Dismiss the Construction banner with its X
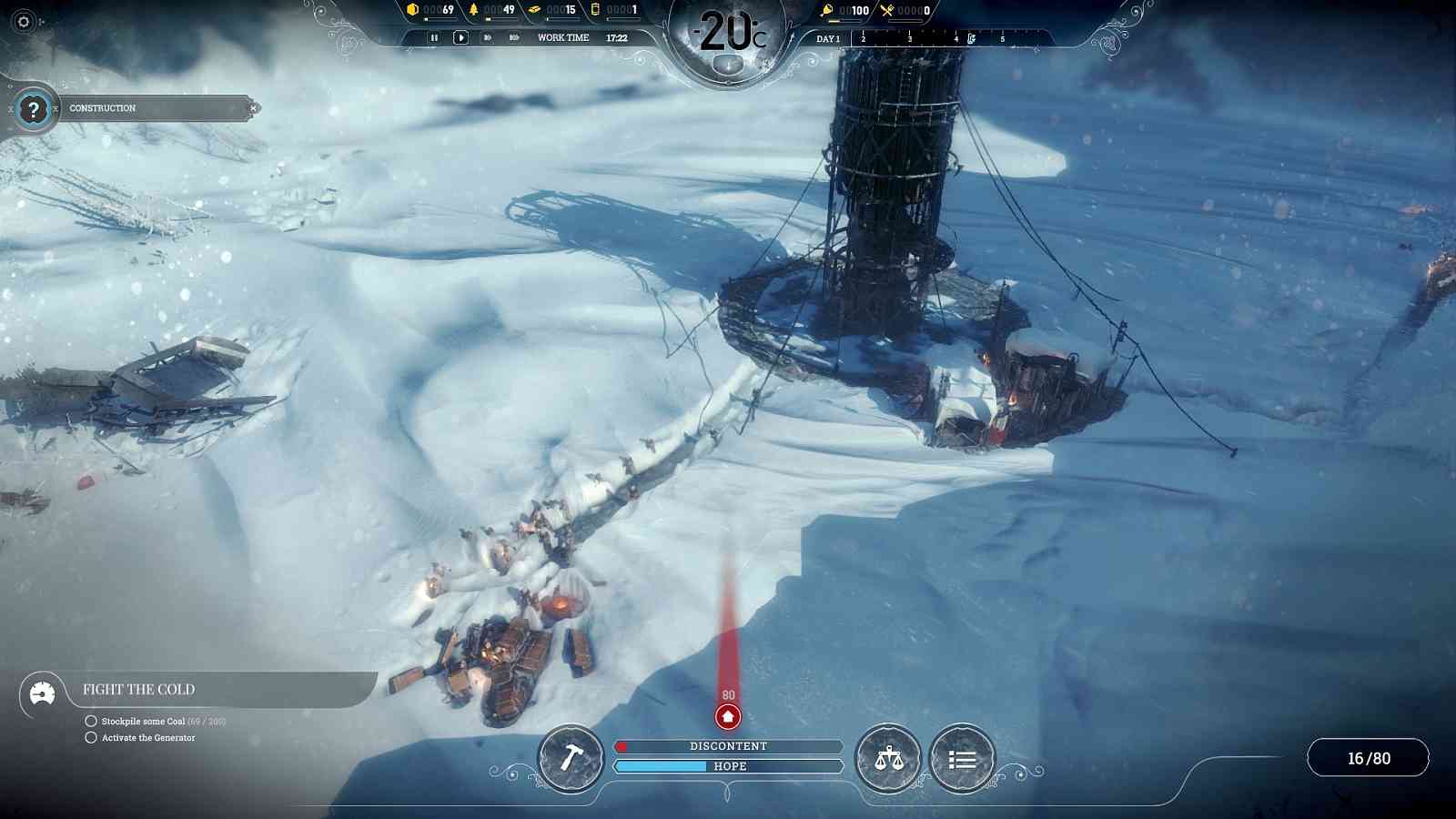The width and height of the screenshot is (1456, 819). click(252, 108)
